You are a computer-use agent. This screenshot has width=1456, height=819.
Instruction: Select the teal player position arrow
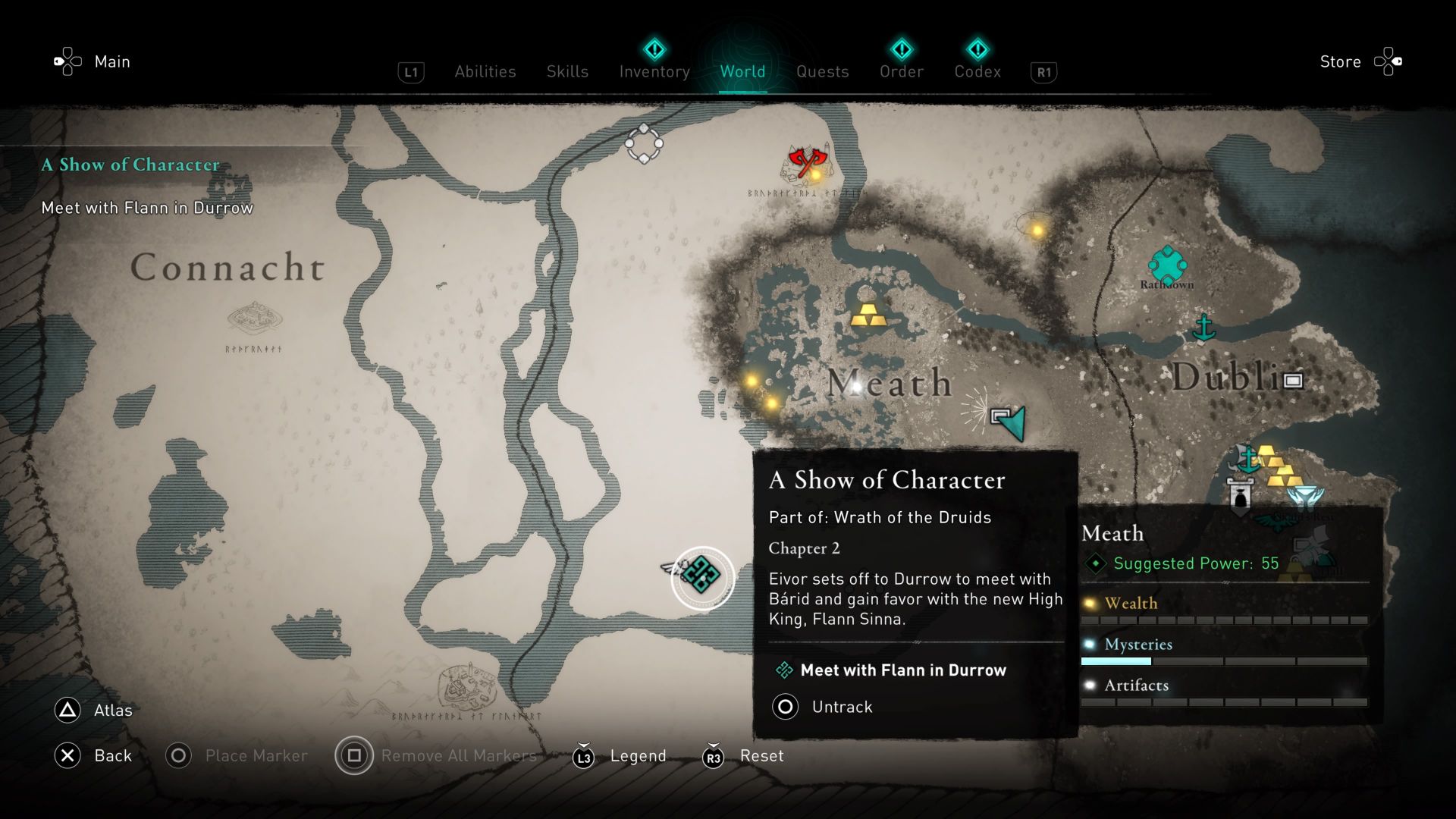(1014, 422)
